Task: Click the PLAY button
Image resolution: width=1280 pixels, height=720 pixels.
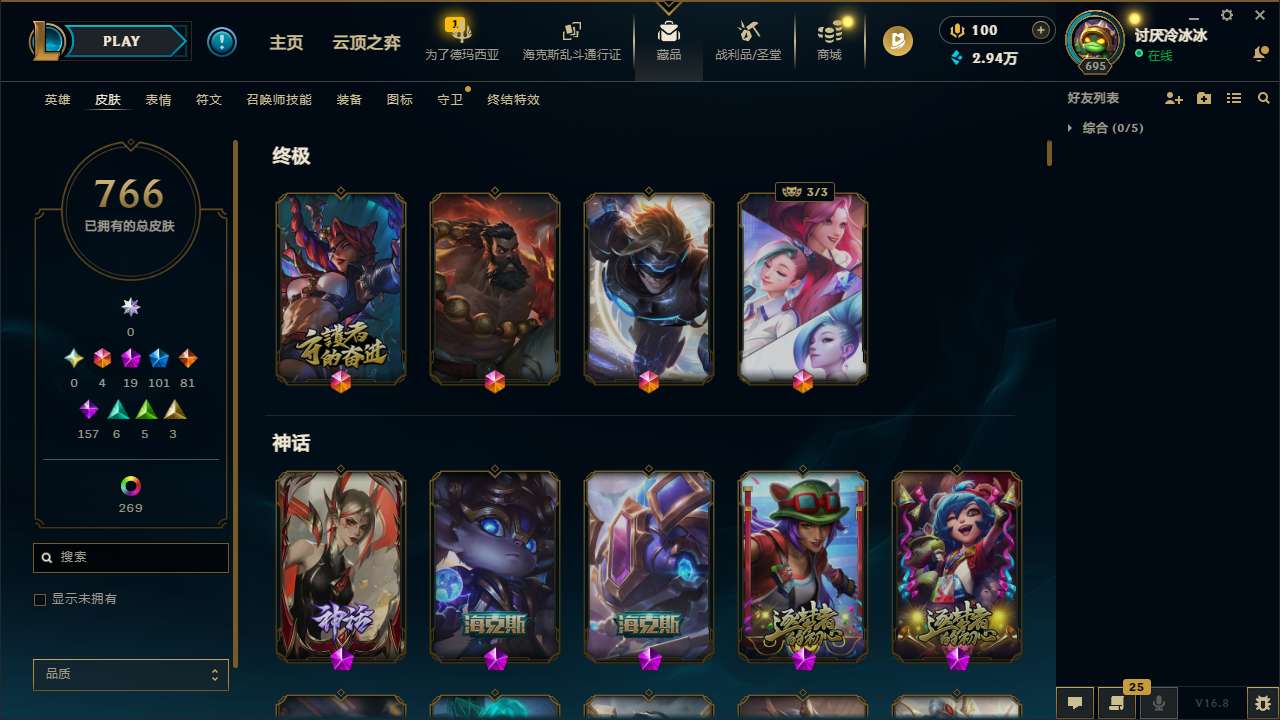Action: click(x=121, y=41)
